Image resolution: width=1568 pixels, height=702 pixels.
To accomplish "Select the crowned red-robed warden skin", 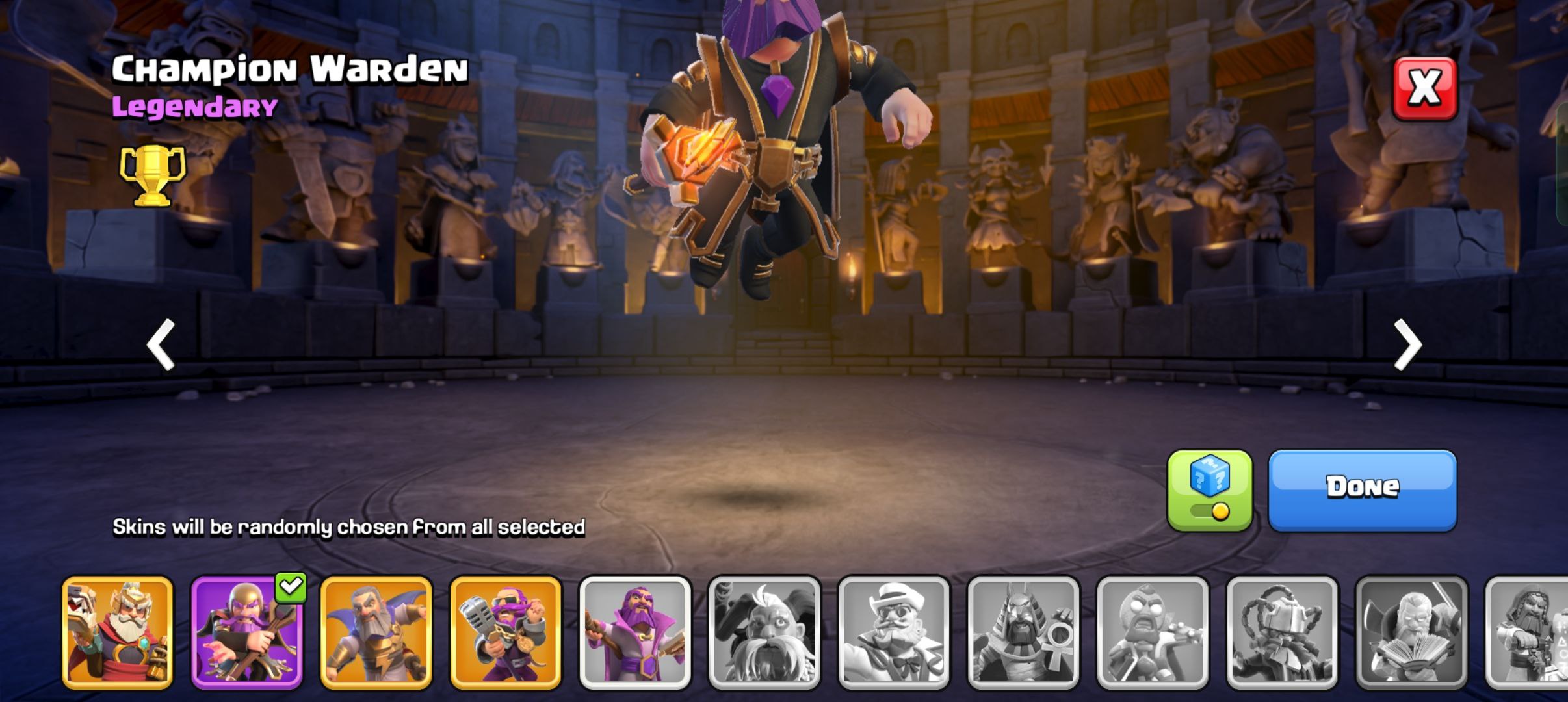I will pos(118,632).
